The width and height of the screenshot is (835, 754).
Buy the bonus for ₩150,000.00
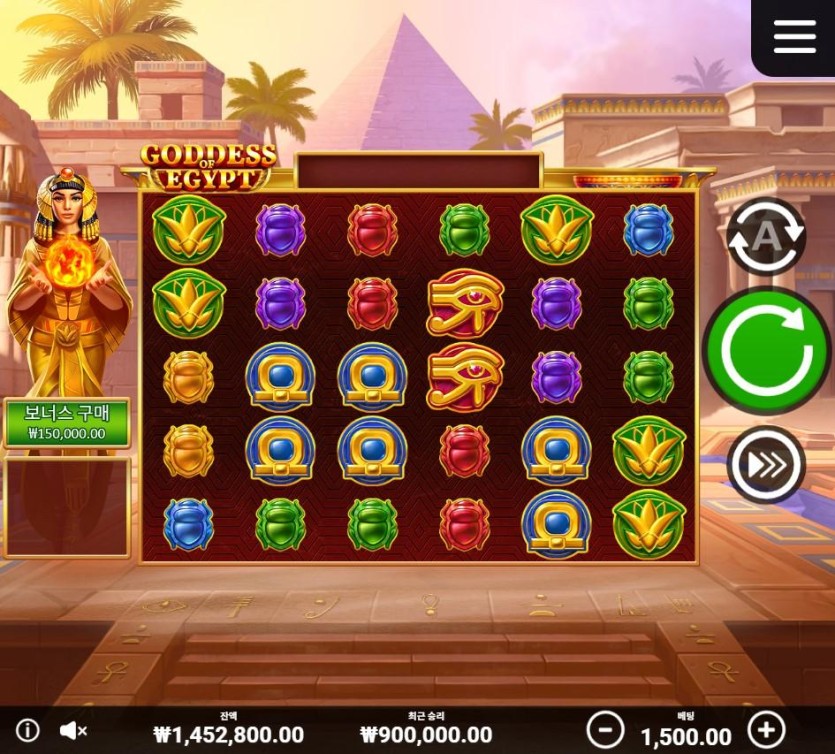point(67,423)
